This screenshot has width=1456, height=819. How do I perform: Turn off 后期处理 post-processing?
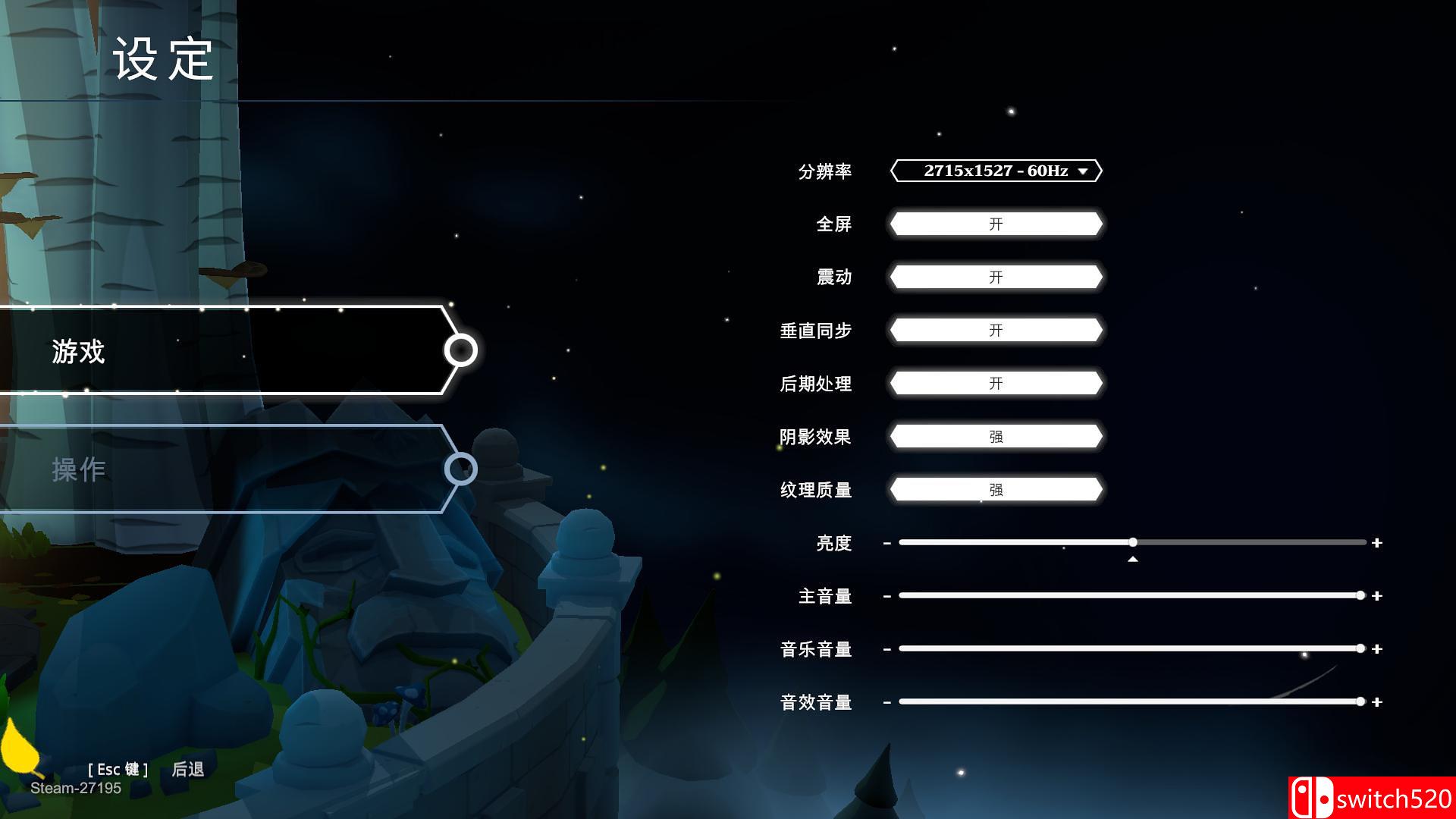click(x=996, y=384)
